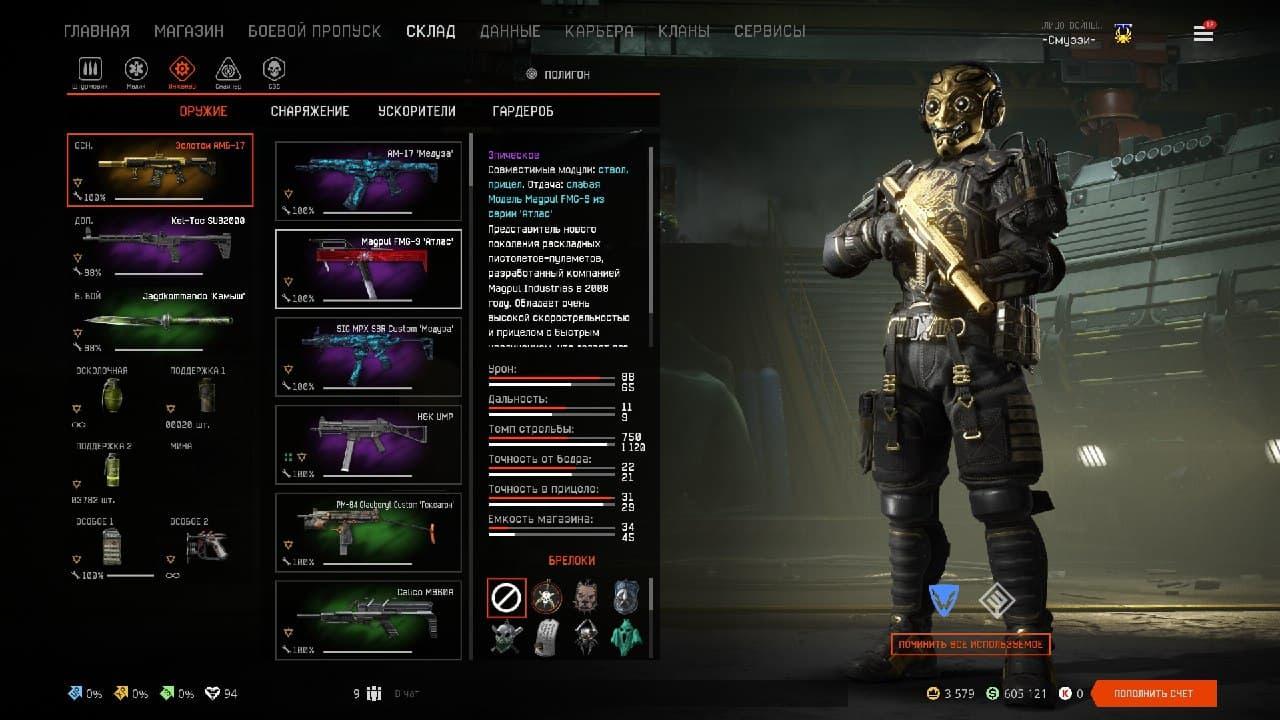This screenshot has height=720, width=1280.
Task: Select the no-charm crossed circle option
Action: 506,598
